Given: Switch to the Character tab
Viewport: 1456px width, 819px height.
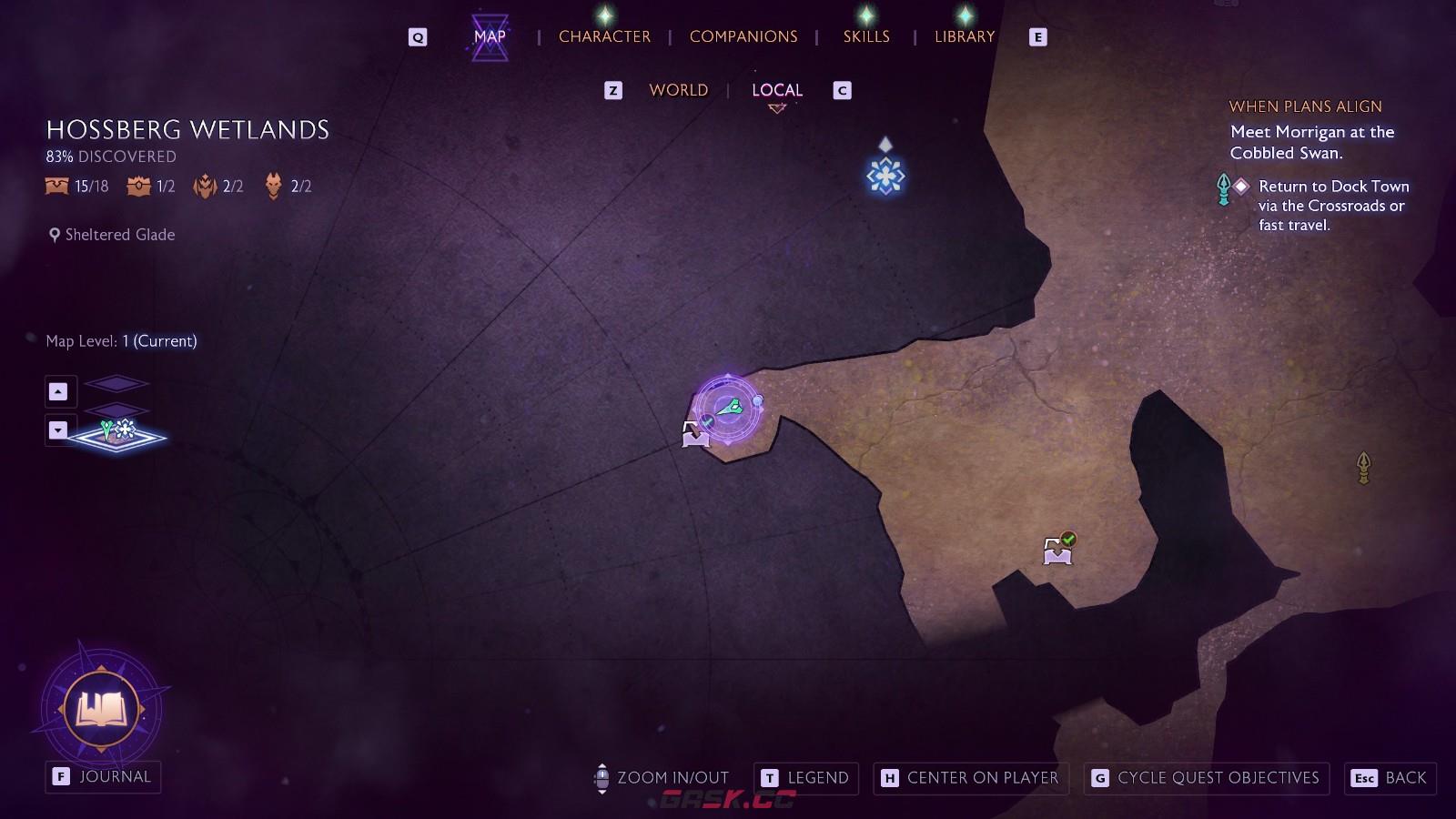Looking at the screenshot, I should (x=604, y=36).
